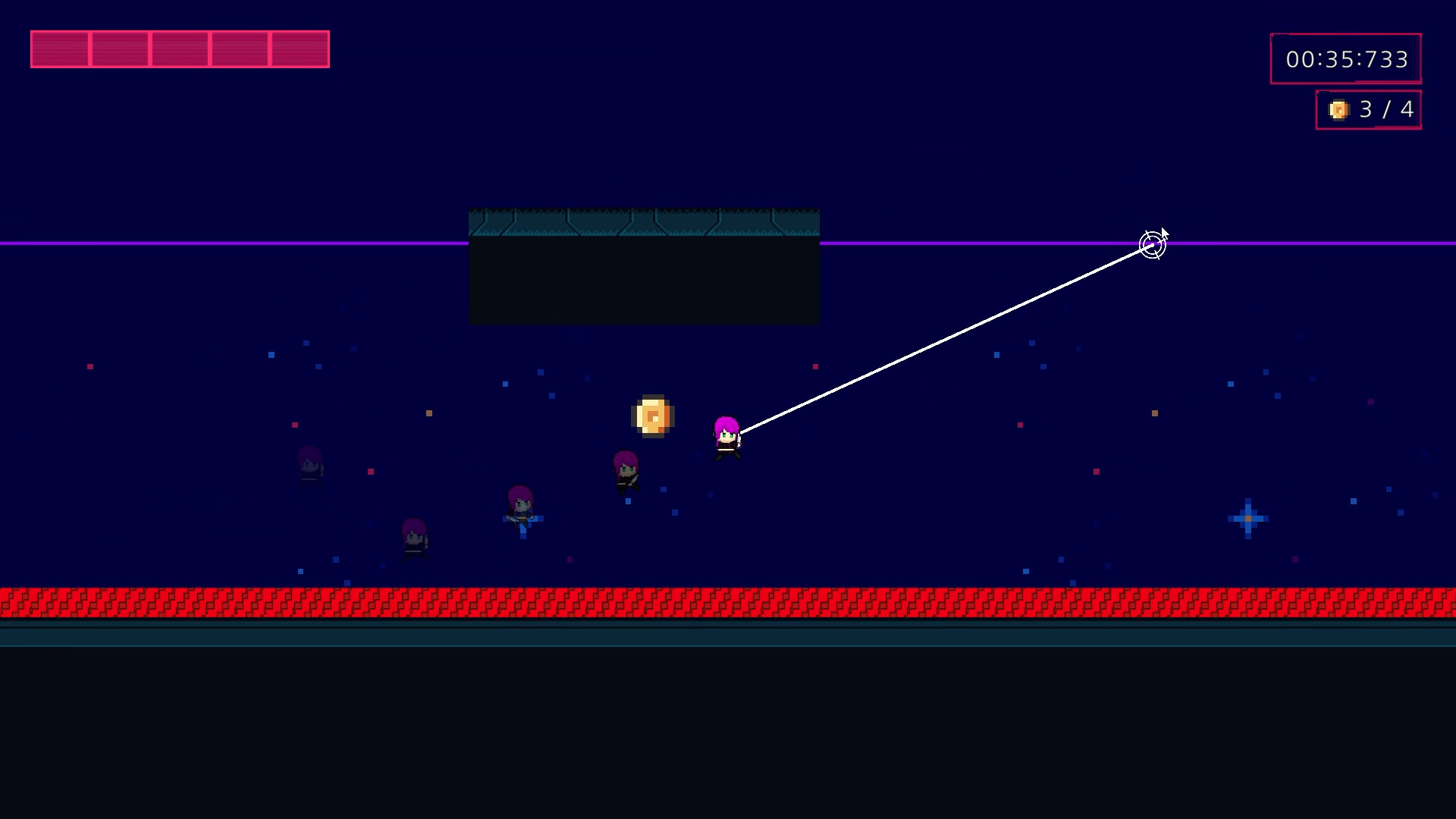Click the crosshair aiming reticle
The image size is (1456, 819).
pyautogui.click(x=1152, y=244)
